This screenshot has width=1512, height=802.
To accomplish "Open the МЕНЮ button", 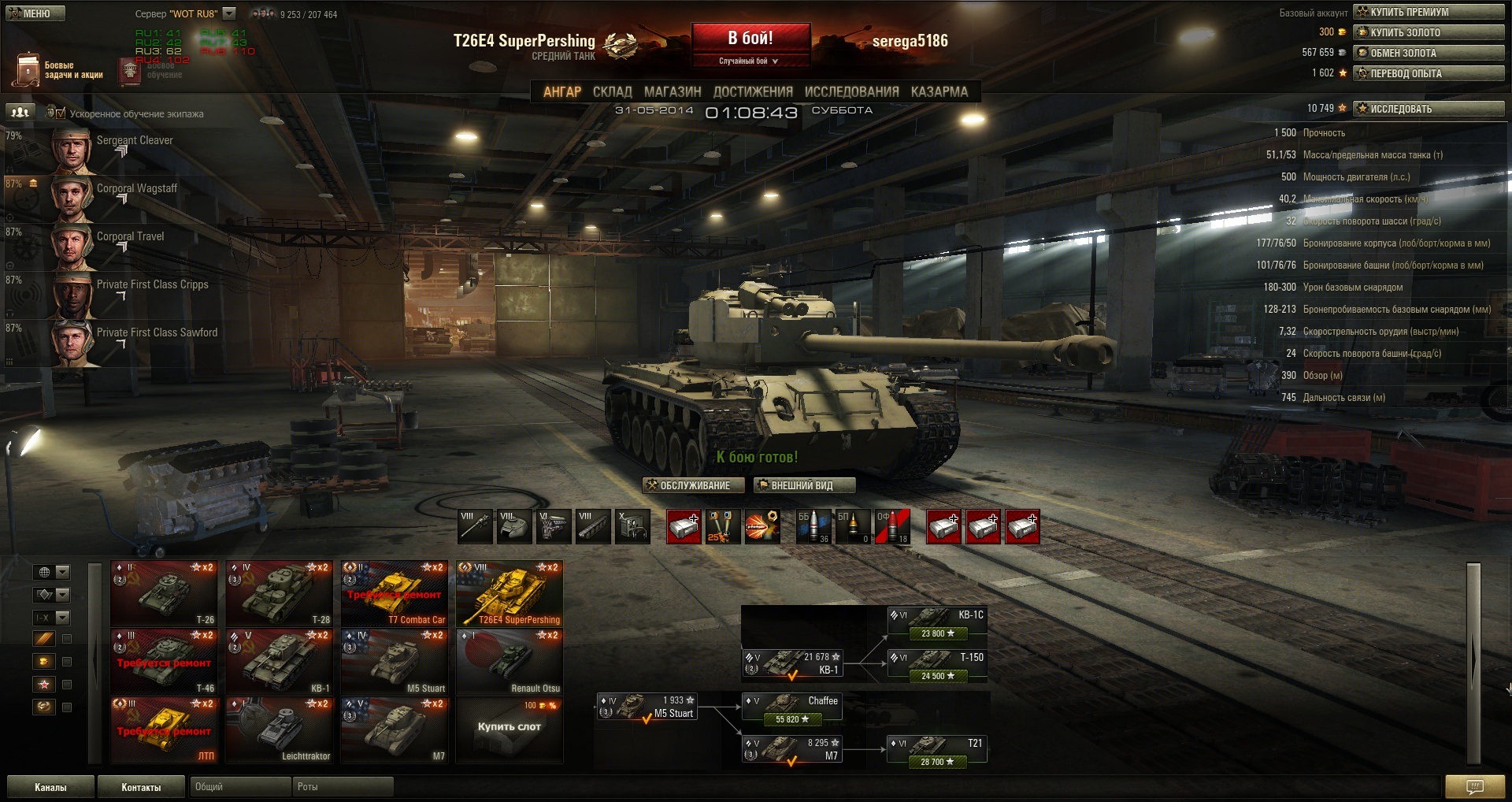I will pyautogui.click(x=35, y=13).
